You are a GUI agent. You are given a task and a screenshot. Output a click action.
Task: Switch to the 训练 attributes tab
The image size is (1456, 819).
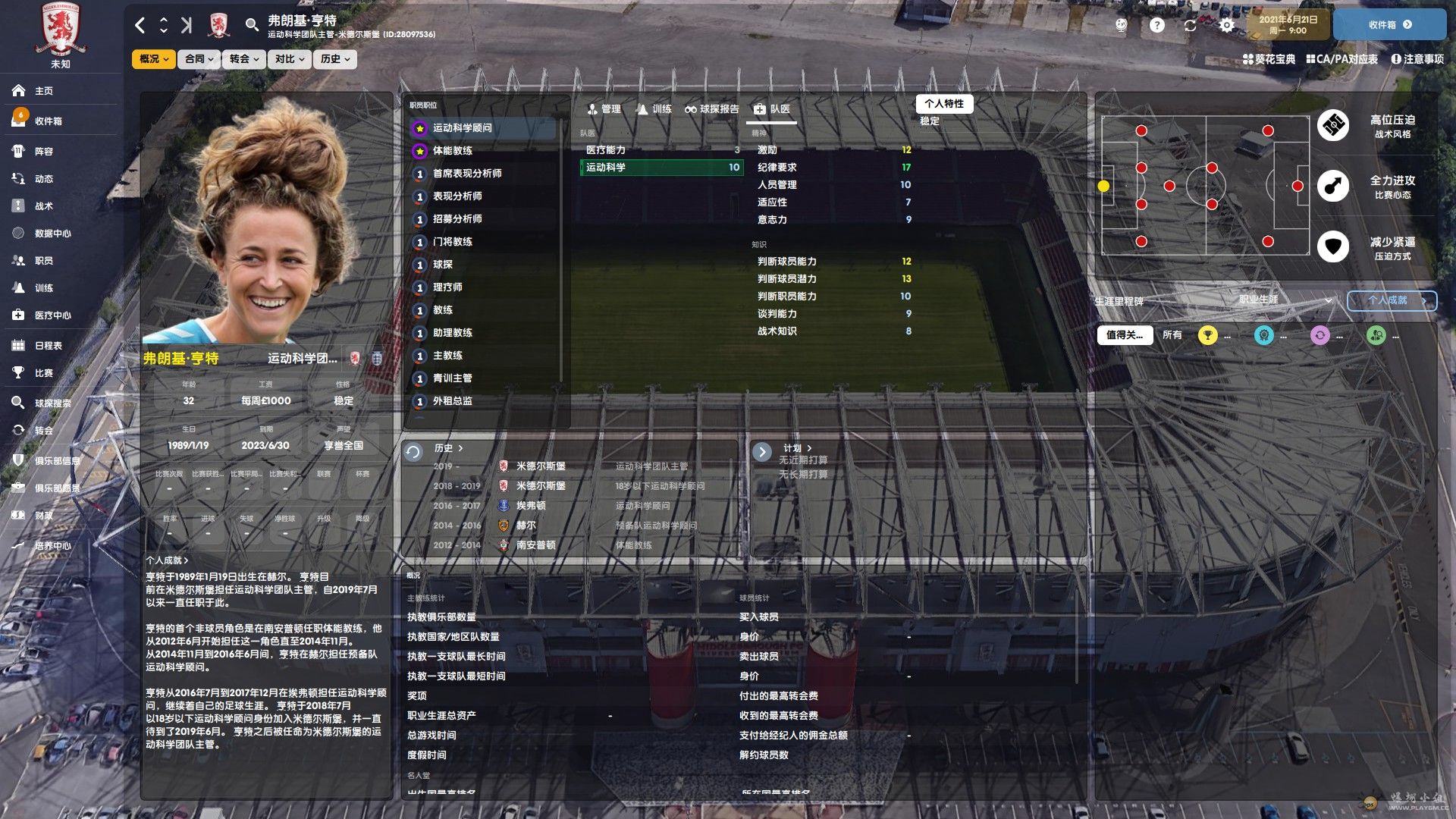[654, 109]
